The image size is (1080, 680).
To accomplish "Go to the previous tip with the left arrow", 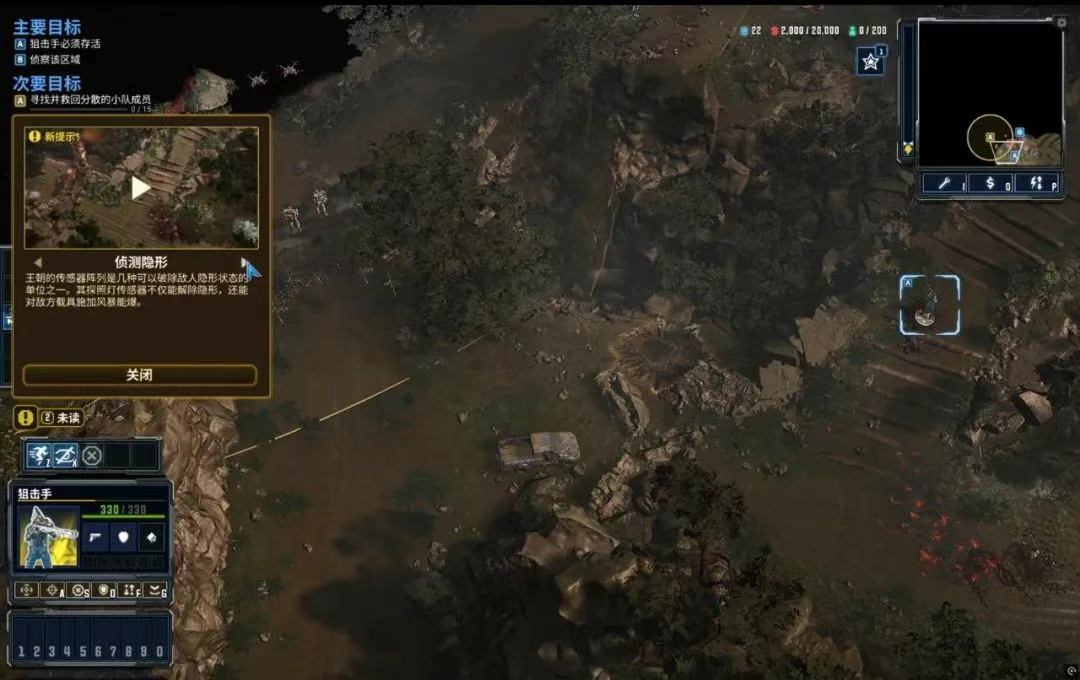I will [38, 263].
